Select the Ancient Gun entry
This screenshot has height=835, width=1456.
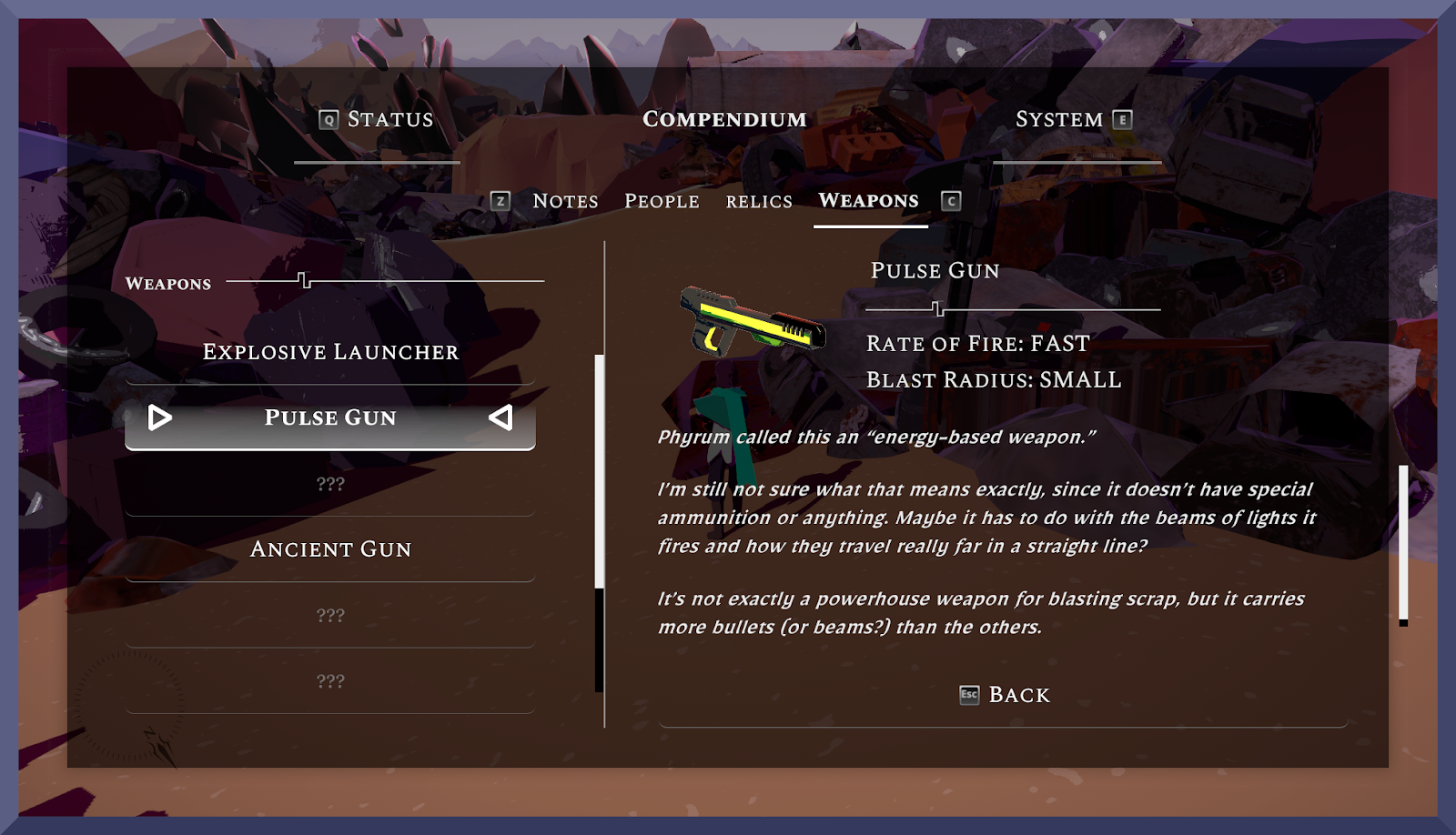[331, 549]
